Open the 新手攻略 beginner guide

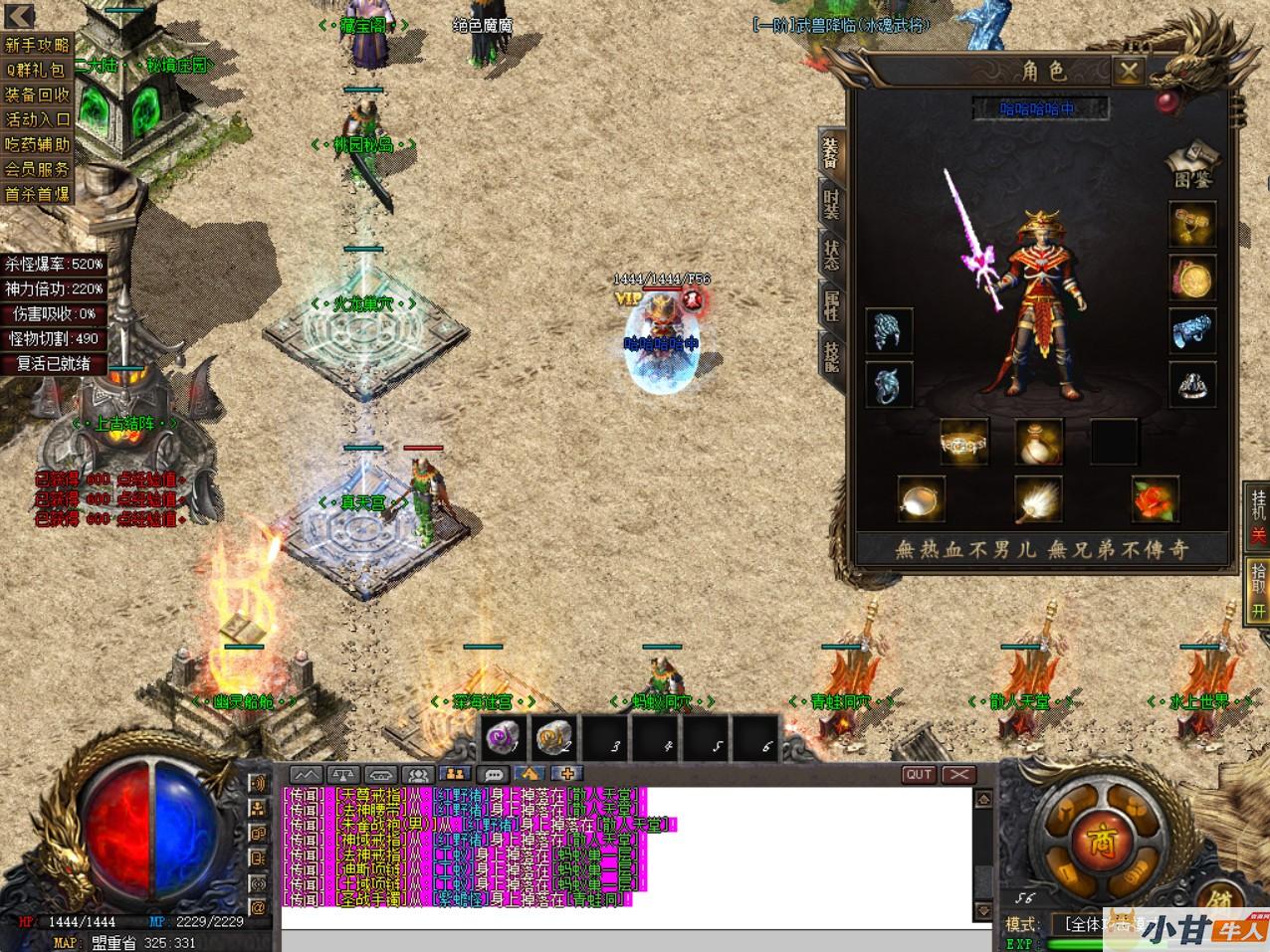[x=37, y=45]
